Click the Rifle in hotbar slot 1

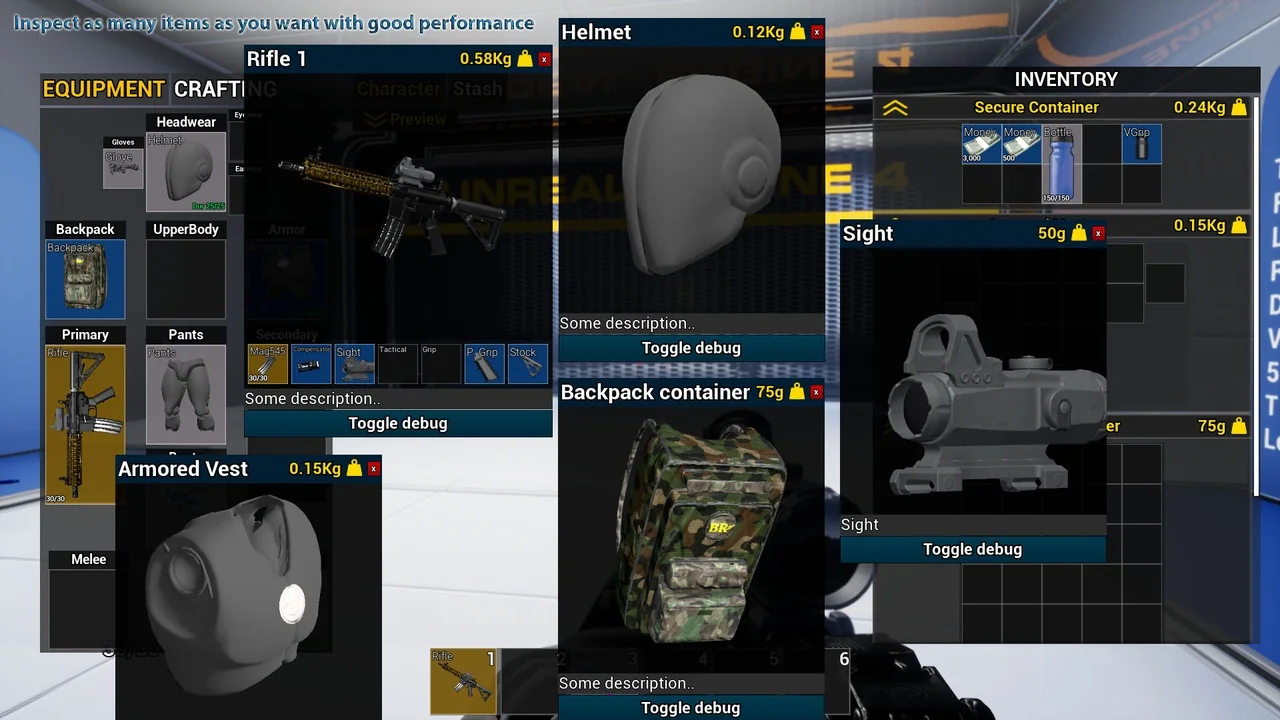point(463,681)
